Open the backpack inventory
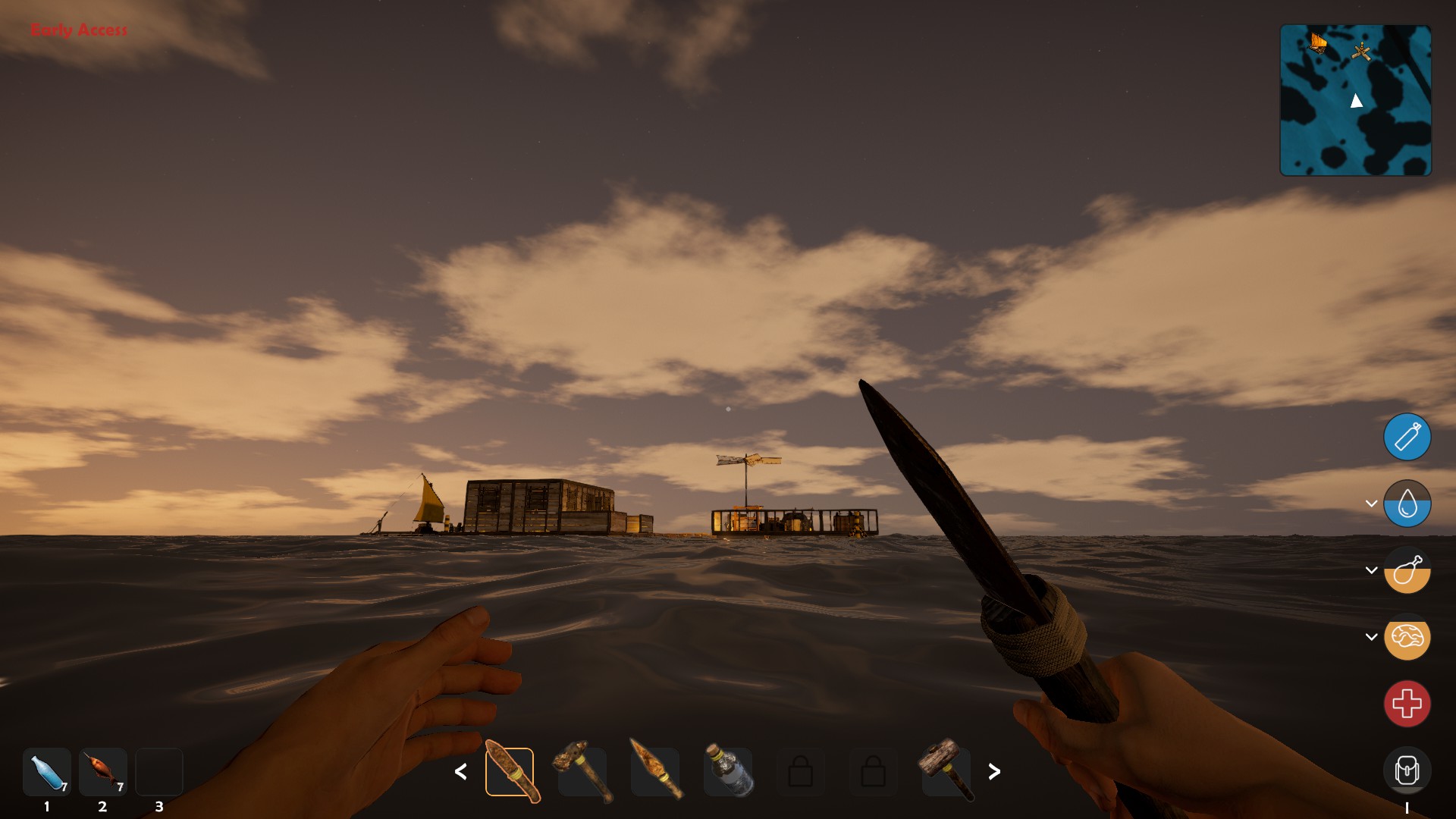The width and height of the screenshot is (1456, 819). point(1407,770)
